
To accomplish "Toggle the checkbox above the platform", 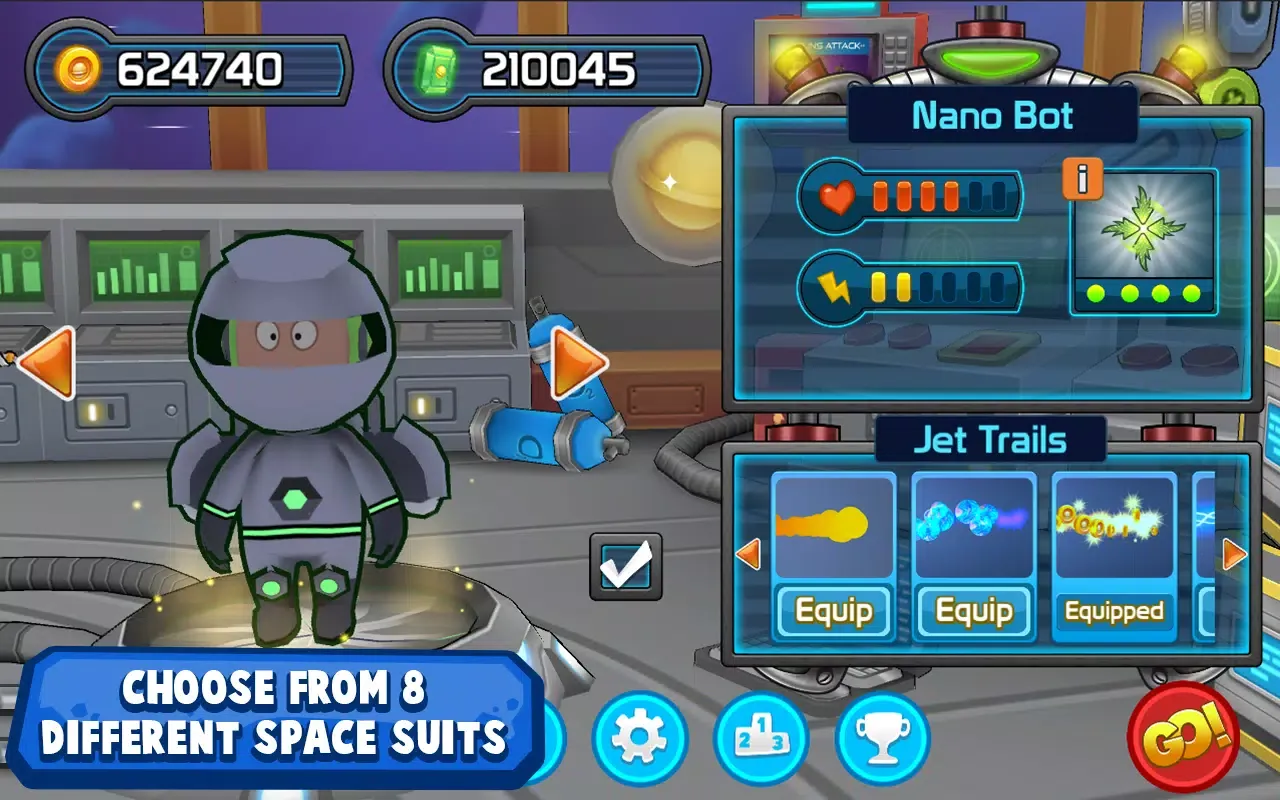I will [x=626, y=566].
